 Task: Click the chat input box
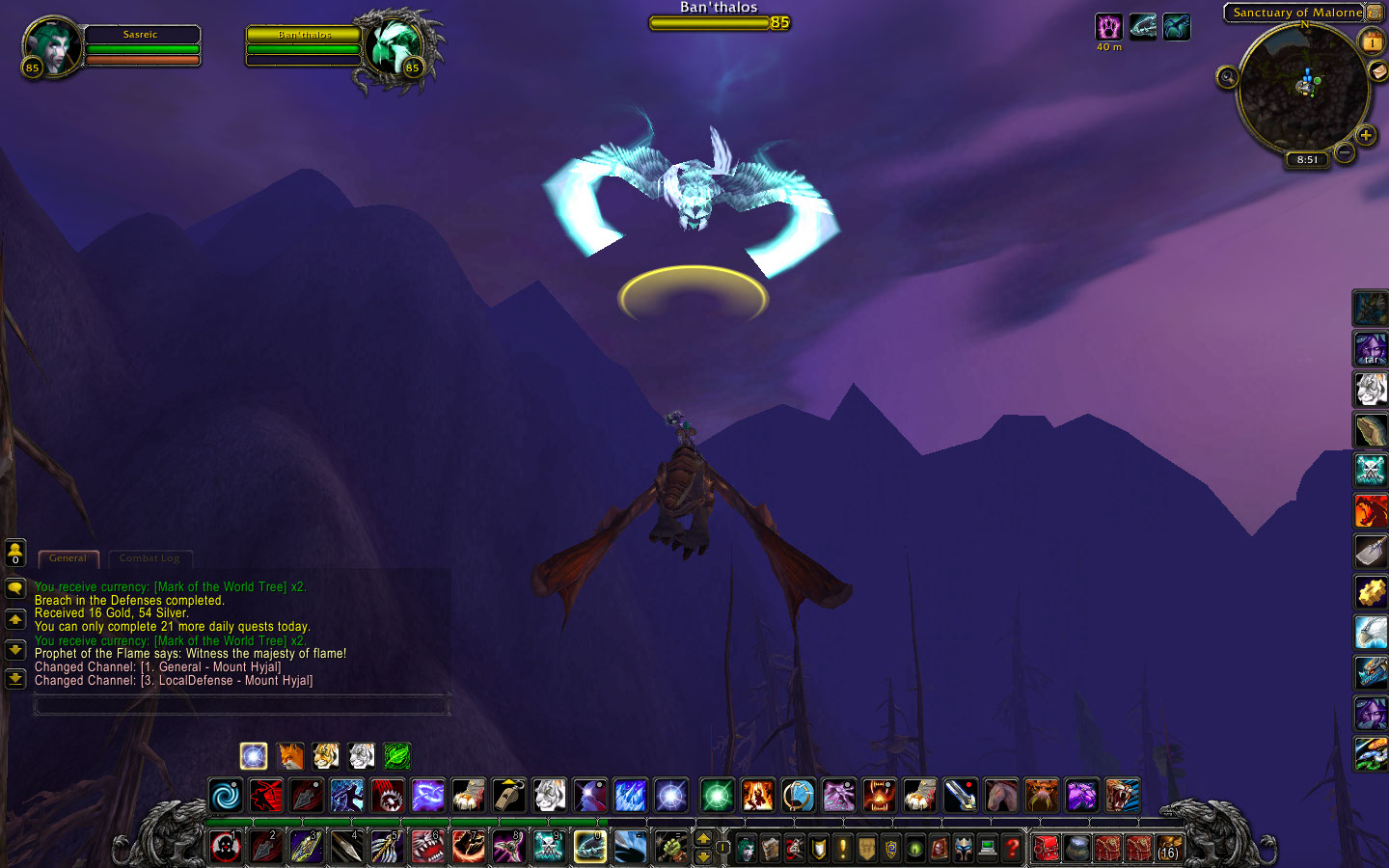241,706
